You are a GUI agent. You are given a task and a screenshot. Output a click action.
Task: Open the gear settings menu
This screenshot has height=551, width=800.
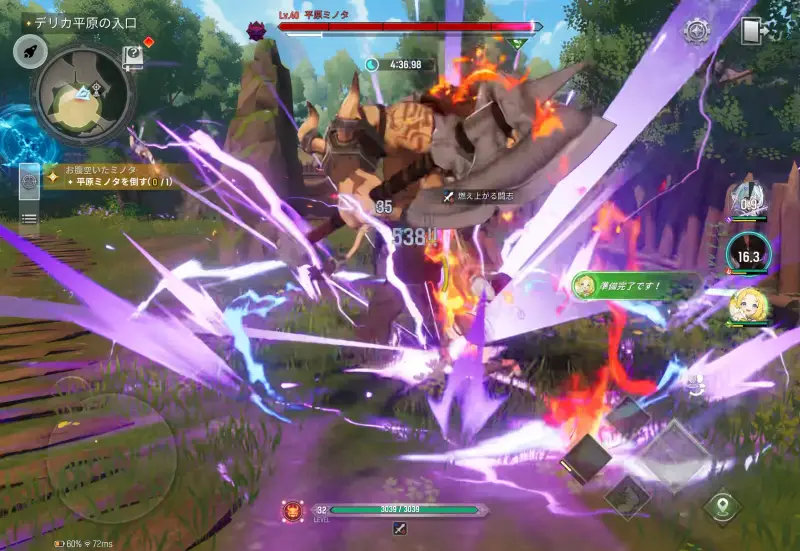coord(697,30)
